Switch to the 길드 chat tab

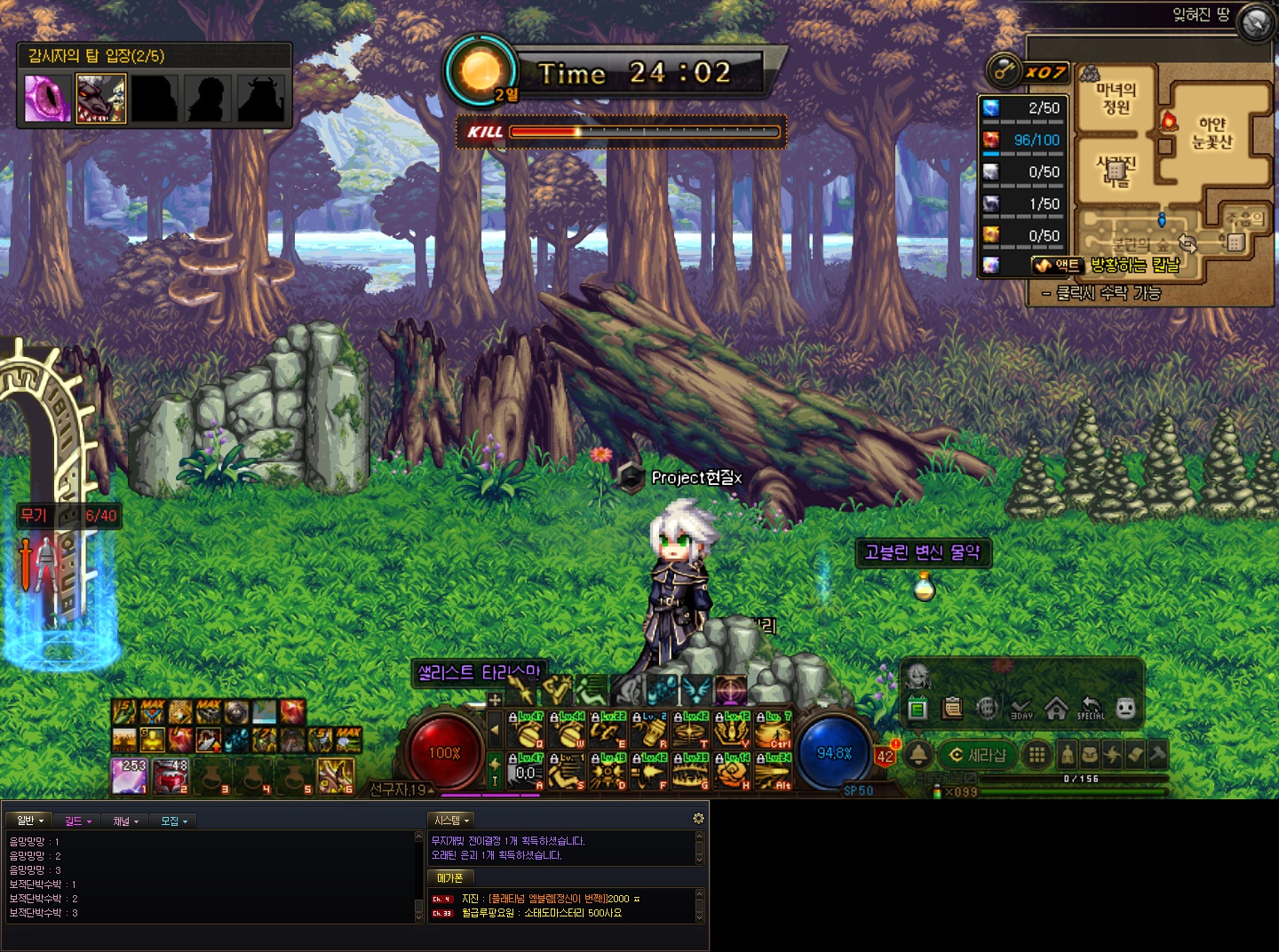point(77,821)
